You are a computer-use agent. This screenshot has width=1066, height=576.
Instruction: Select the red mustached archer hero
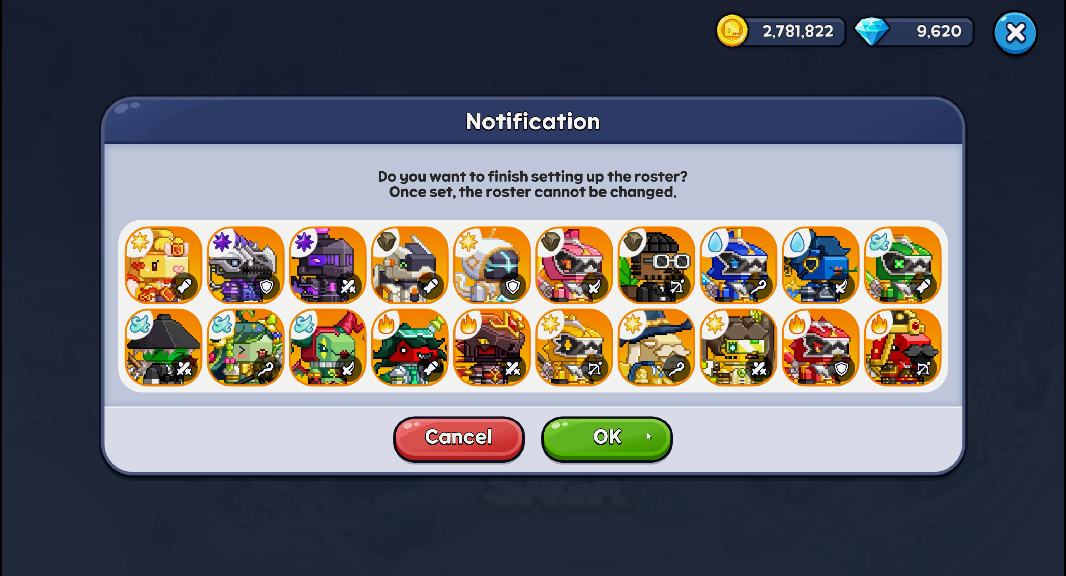(x=902, y=347)
